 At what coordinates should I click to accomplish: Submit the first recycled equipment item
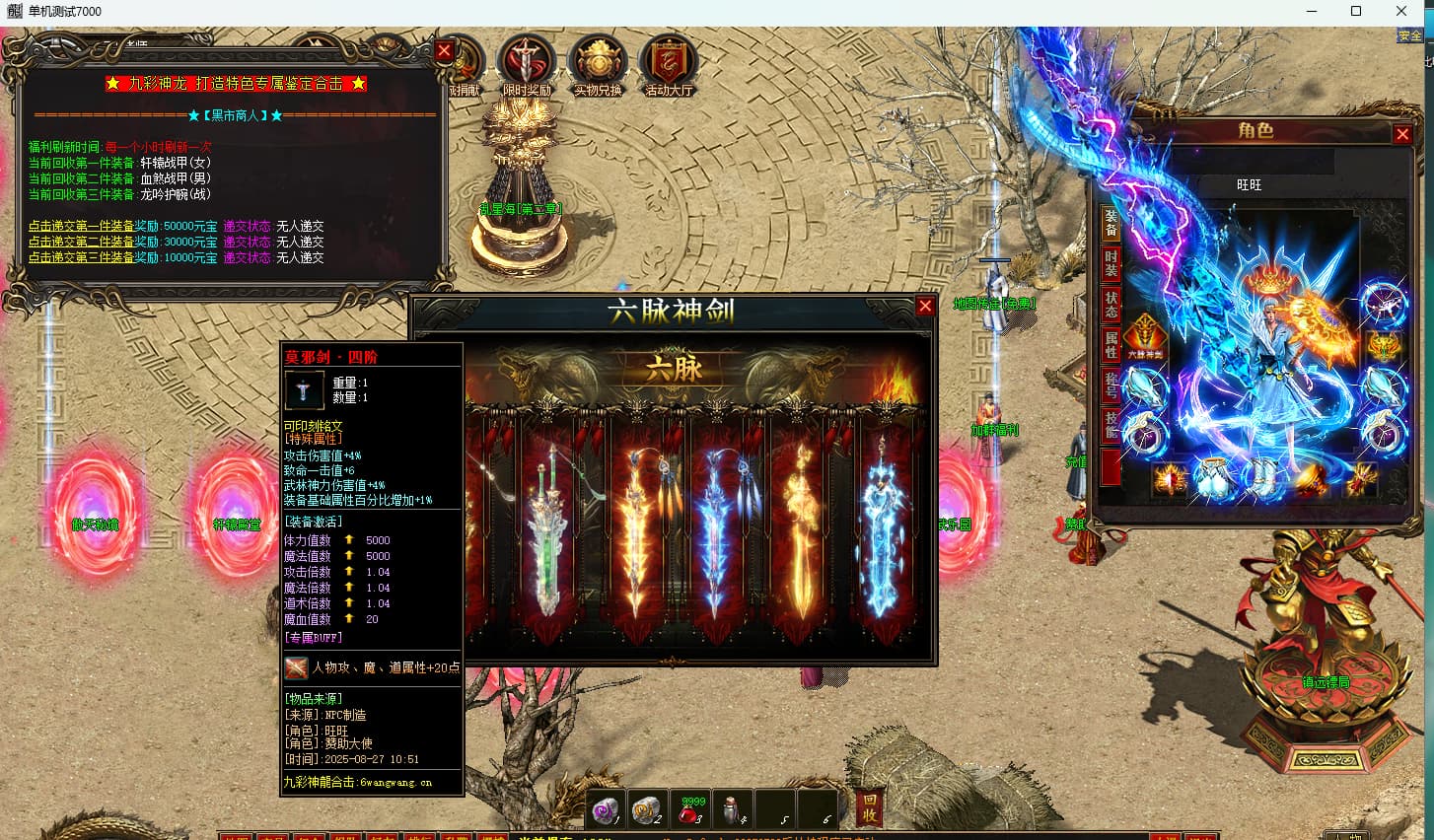pyautogui.click(x=81, y=226)
